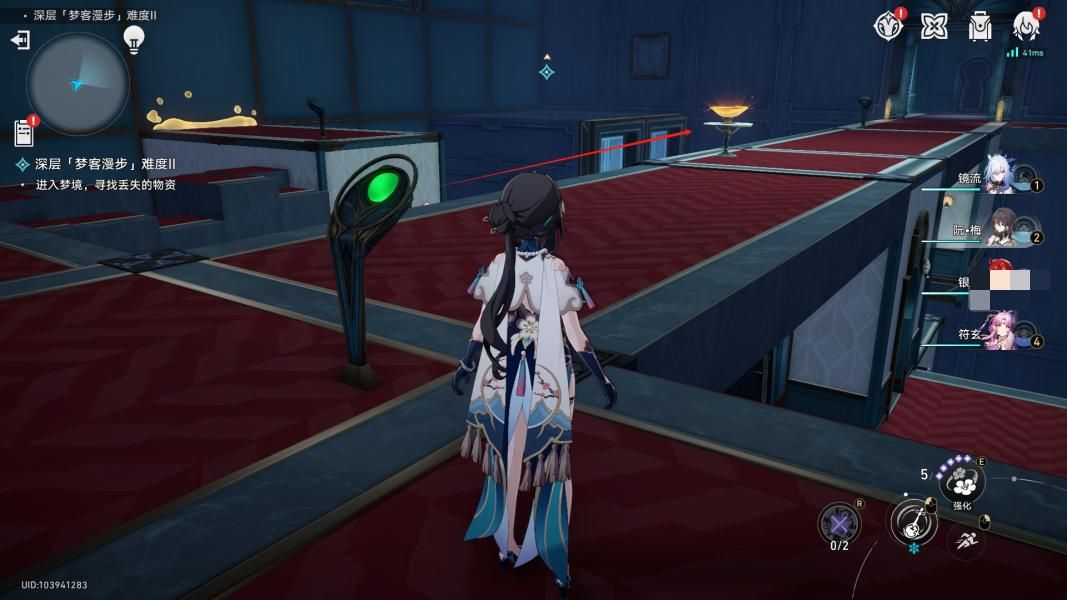Click the exit door icon to leave the dreamscape
Viewport: 1067px width, 600px height.
click(x=20, y=40)
